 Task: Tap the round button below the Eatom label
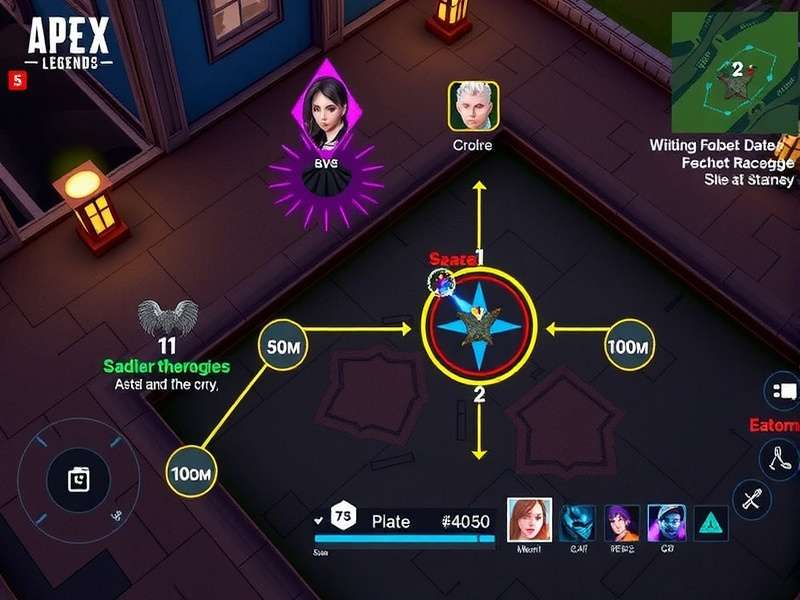[x=778, y=459]
